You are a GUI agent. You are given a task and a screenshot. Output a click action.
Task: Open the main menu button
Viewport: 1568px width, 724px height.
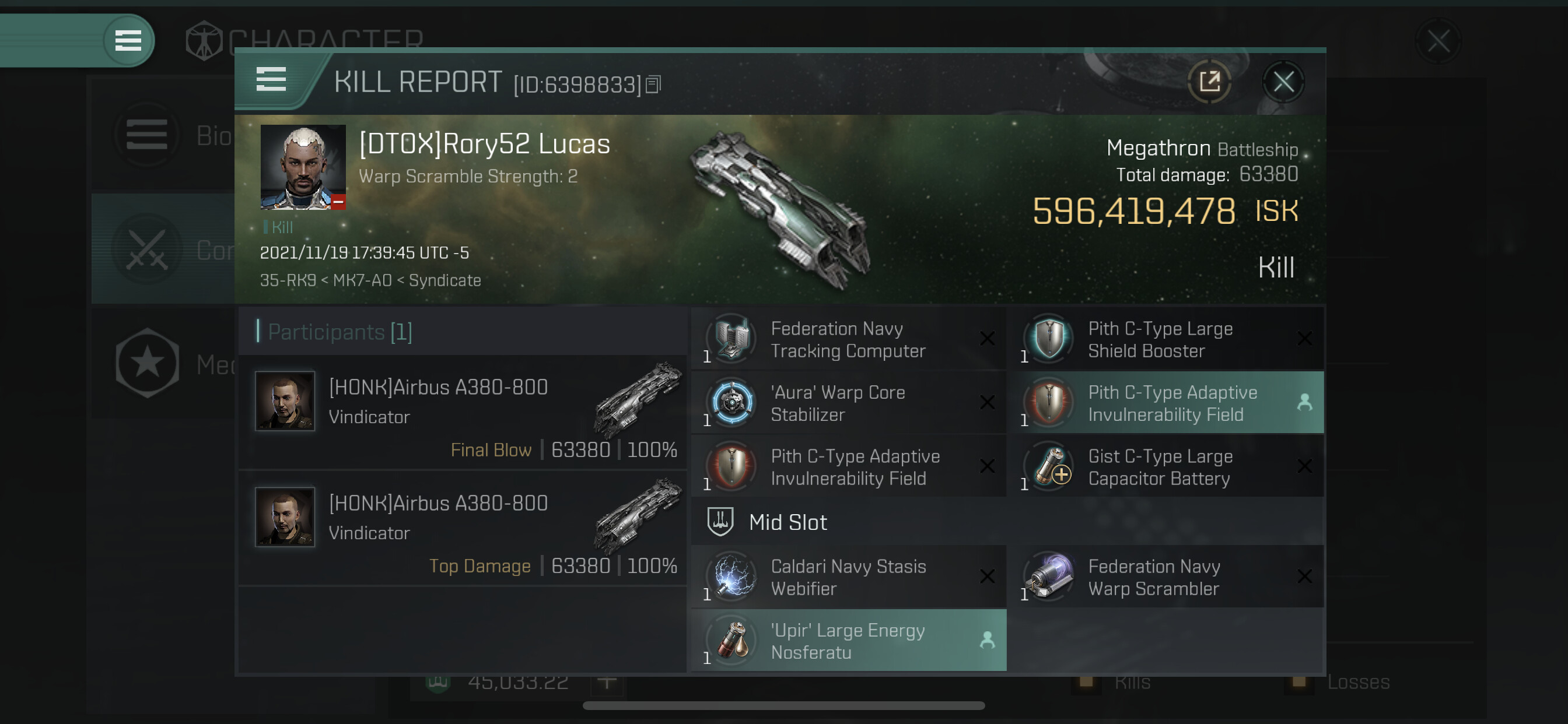tap(128, 41)
